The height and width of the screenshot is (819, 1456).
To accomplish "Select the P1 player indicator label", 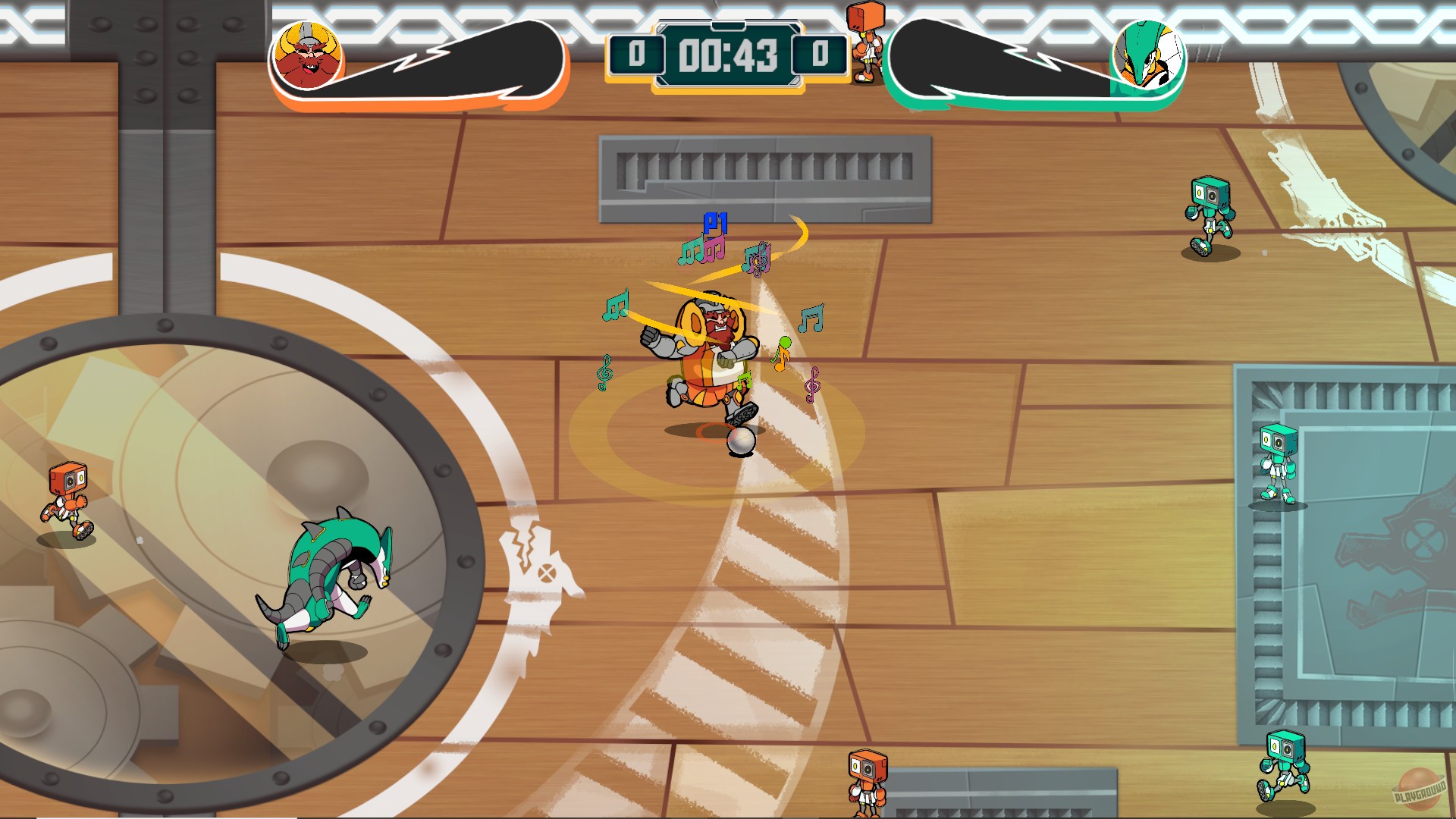I will (715, 221).
